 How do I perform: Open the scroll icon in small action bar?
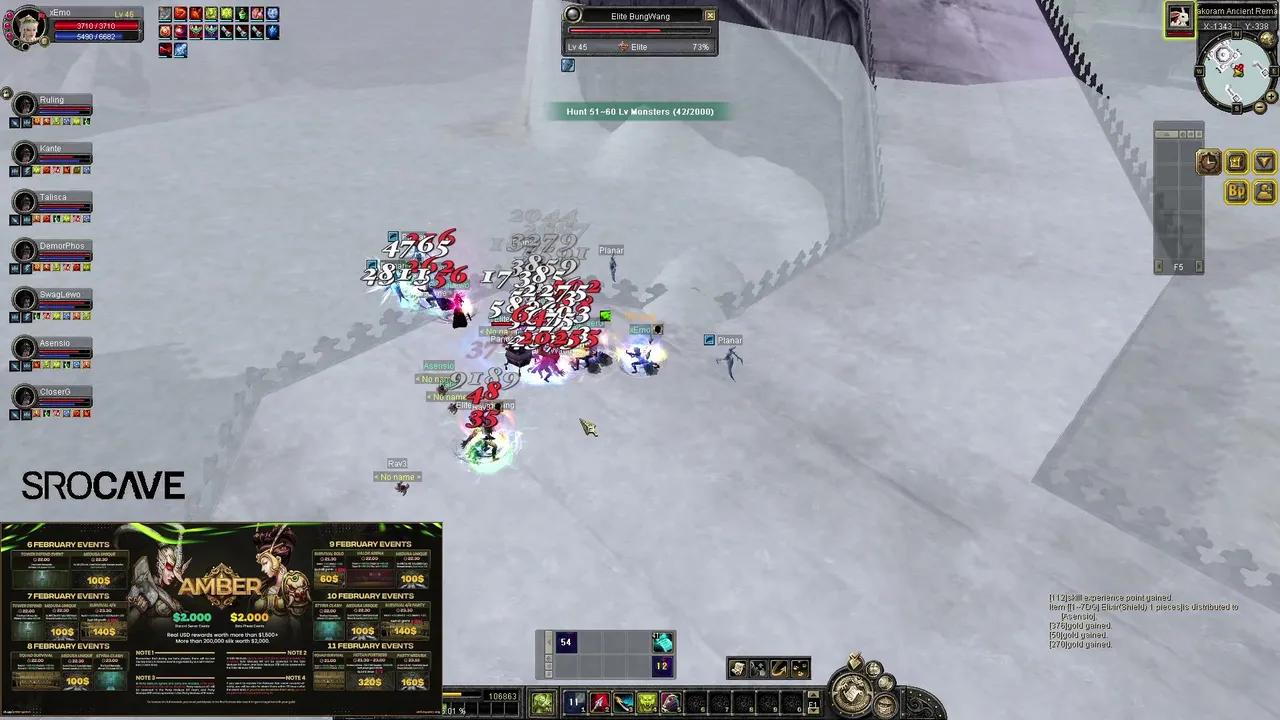coord(737,669)
